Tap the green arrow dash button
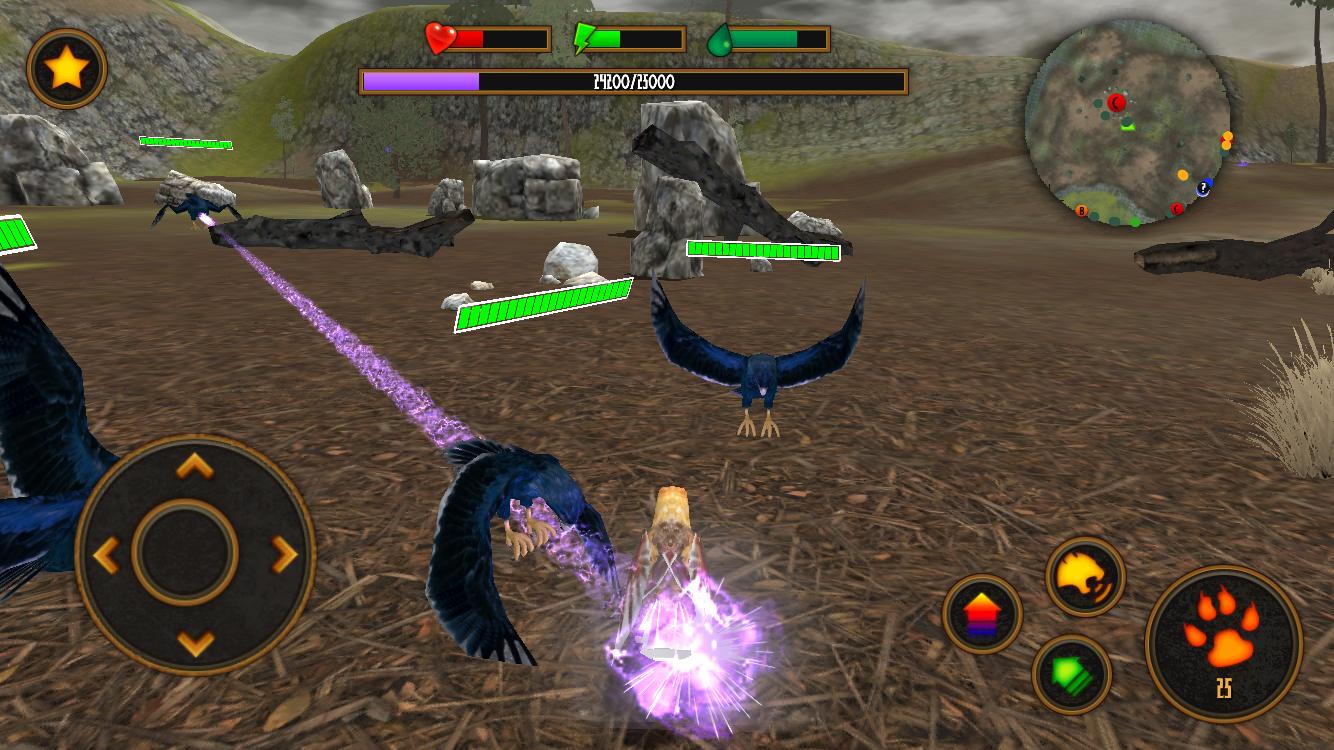 point(1072,674)
